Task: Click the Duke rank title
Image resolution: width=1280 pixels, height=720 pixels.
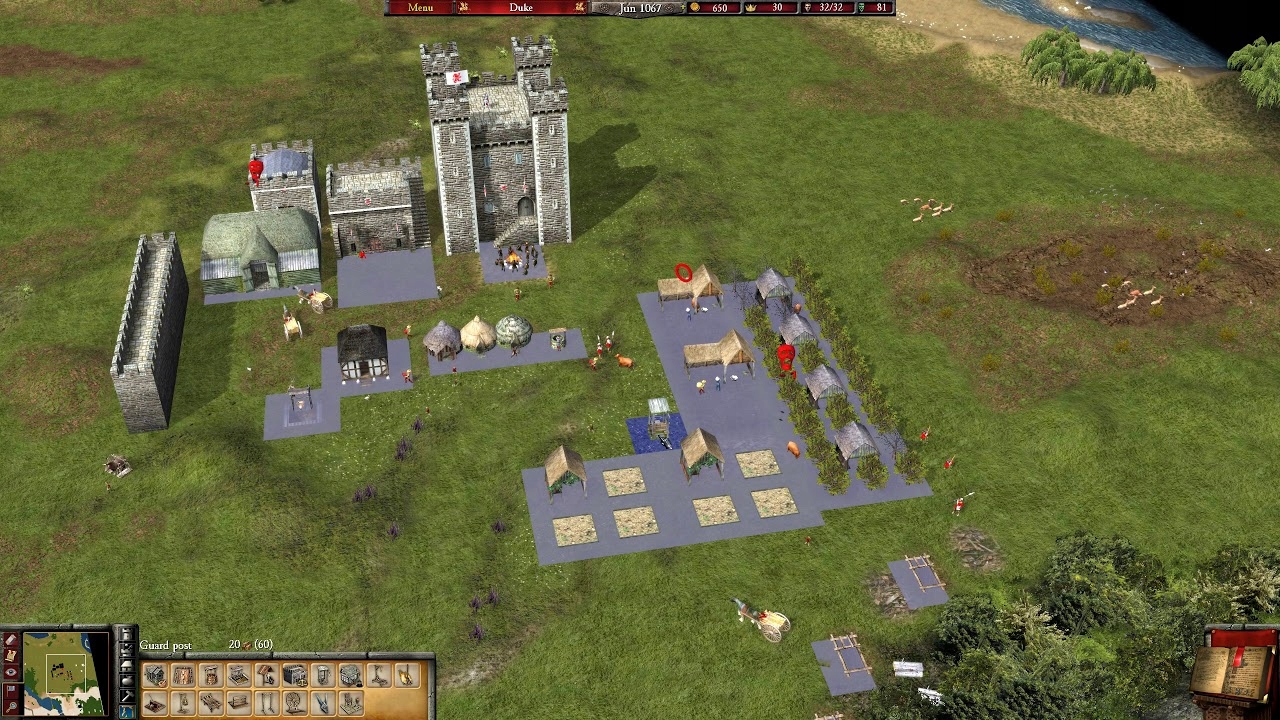Action: (x=520, y=8)
